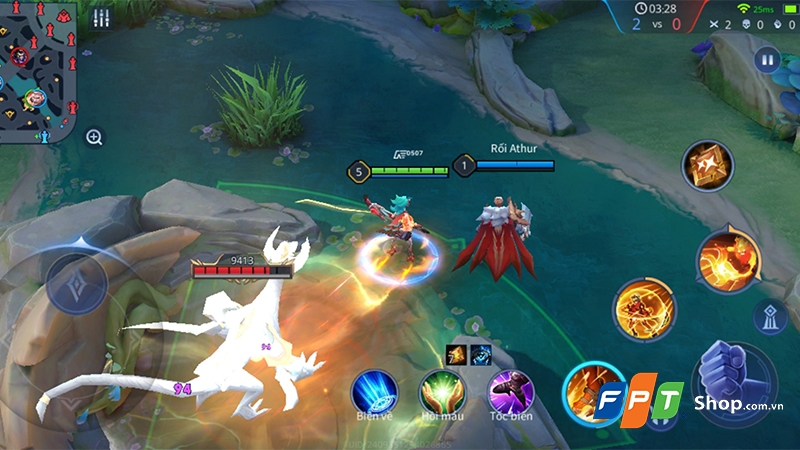The width and height of the screenshot is (800, 450).
Task: Click the magnifier zoom button beside minimap
Action: (x=94, y=137)
